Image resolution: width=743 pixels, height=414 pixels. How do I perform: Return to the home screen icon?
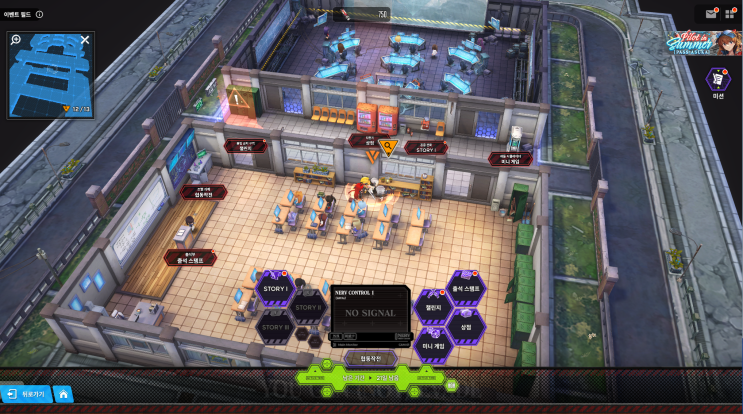tap(62, 394)
